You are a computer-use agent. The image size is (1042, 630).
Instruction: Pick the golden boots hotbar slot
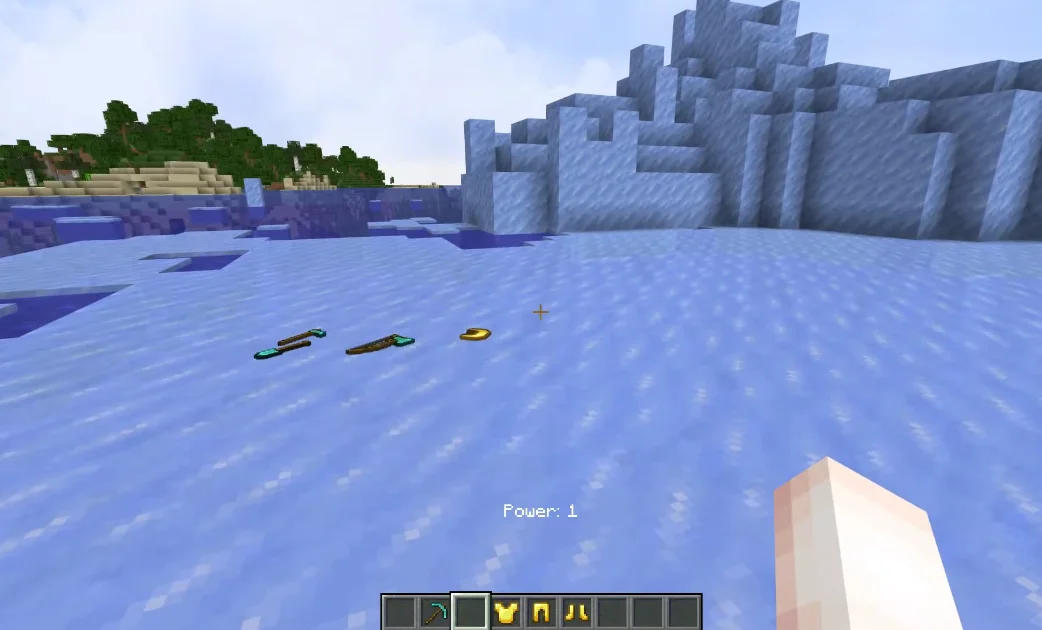[x=576, y=612]
